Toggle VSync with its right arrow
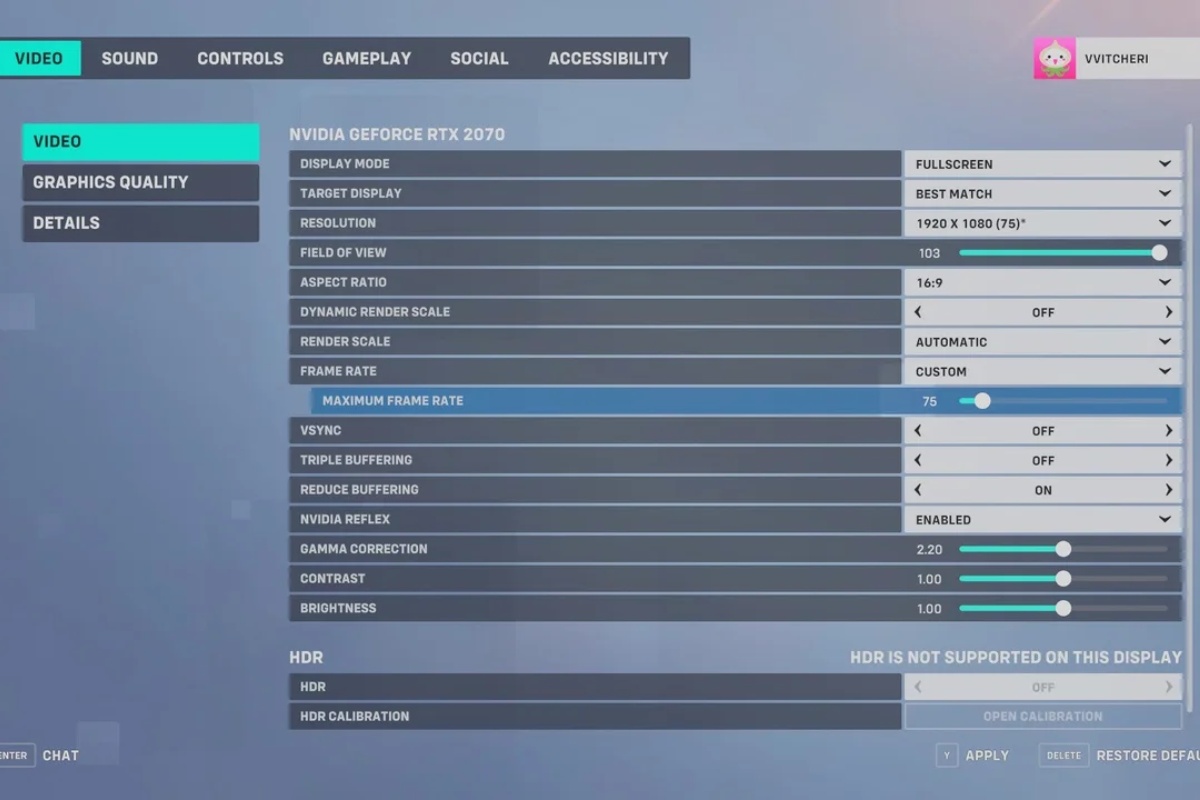Viewport: 1200px width, 800px height. 1168,430
